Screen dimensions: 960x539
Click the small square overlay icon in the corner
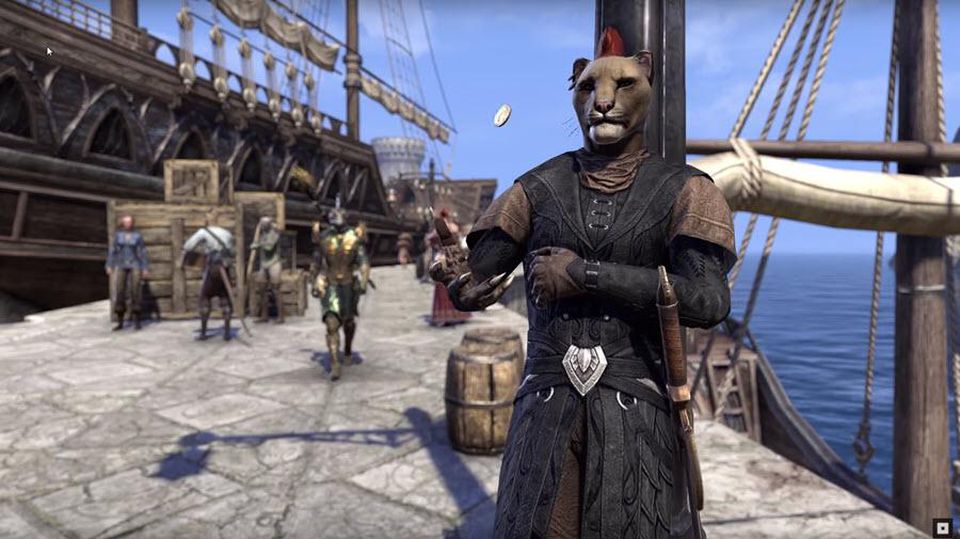point(942,526)
